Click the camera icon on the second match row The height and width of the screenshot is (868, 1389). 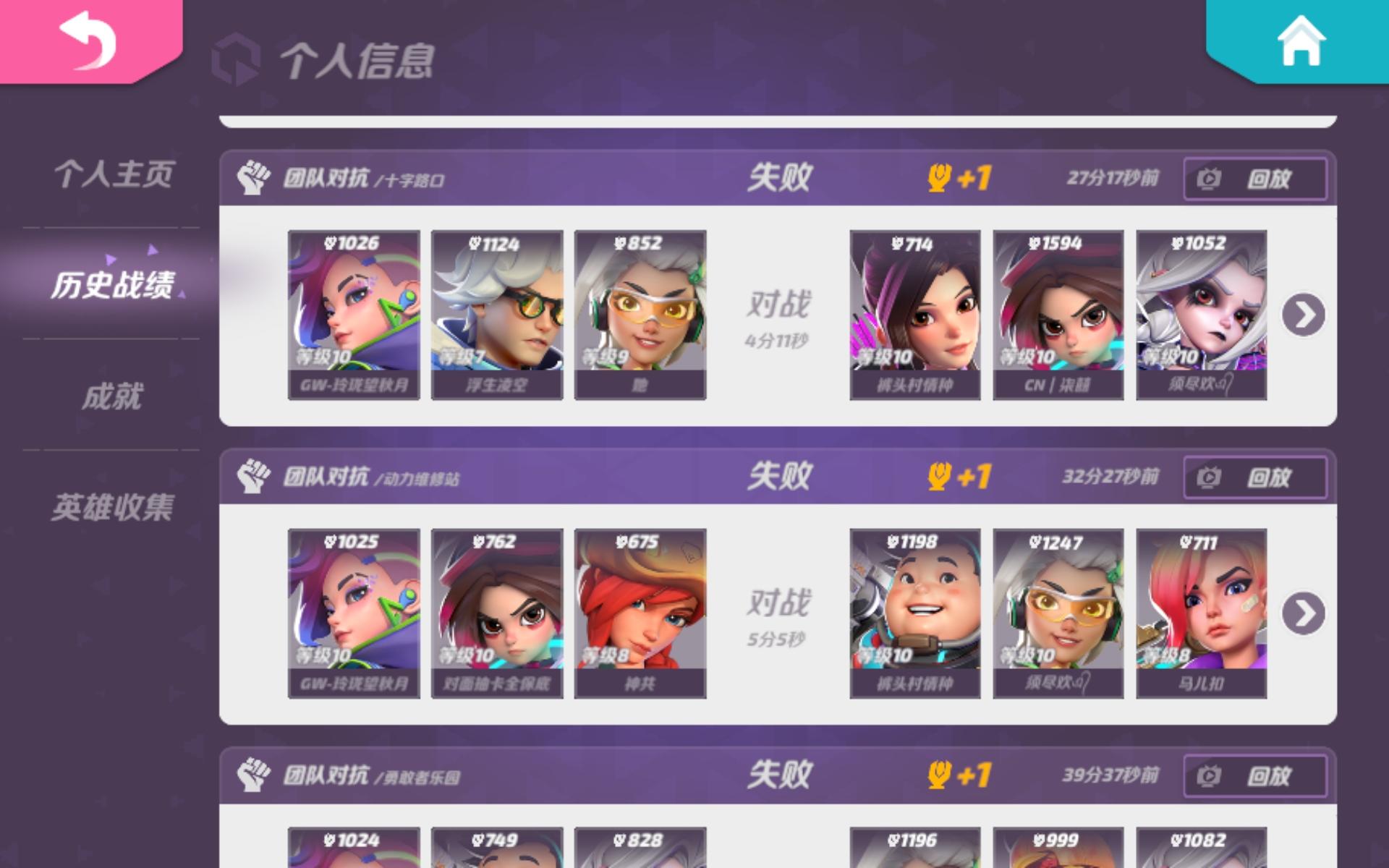coord(1207,479)
